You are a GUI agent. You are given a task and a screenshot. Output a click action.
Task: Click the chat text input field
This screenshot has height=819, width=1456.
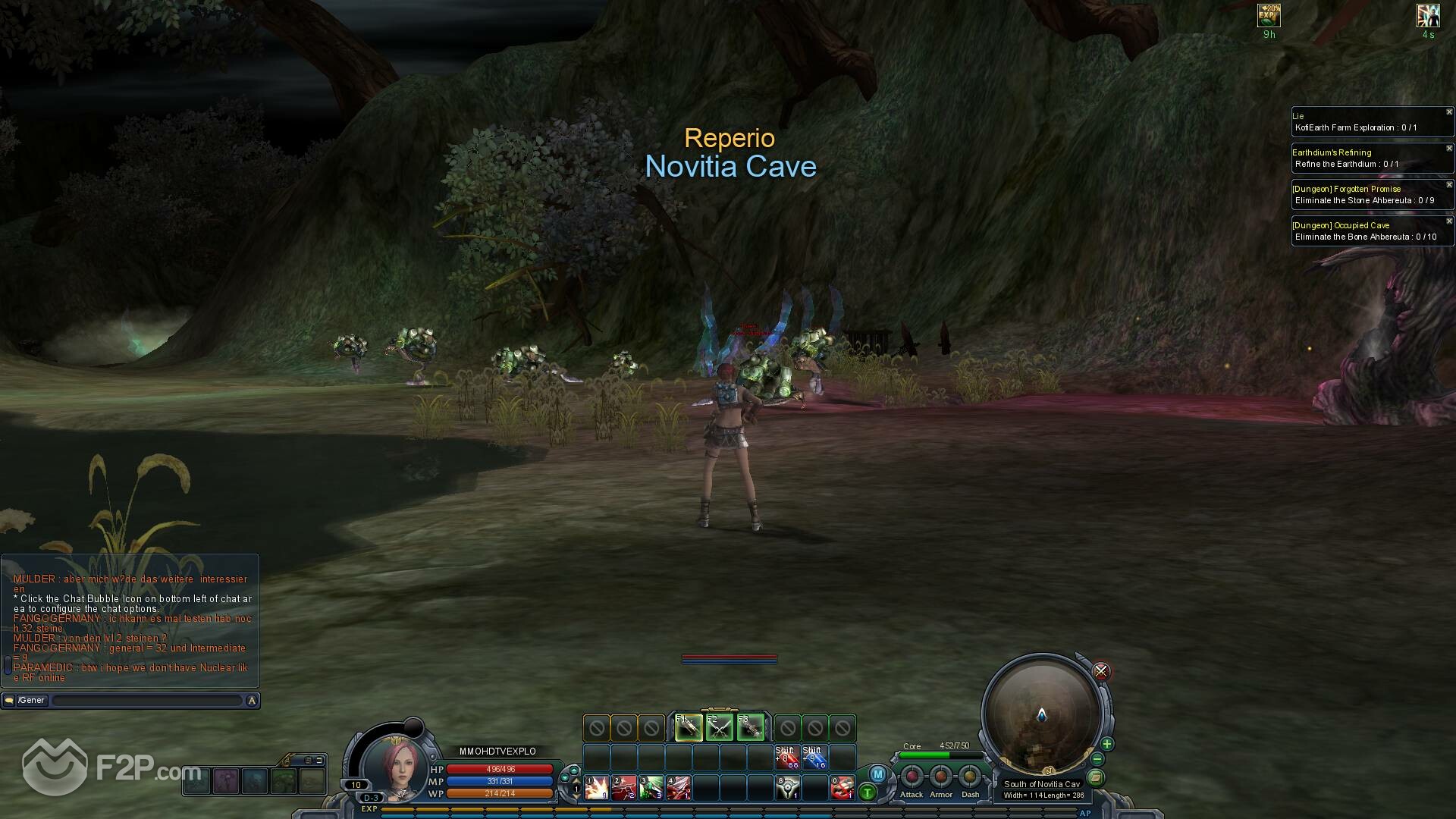(x=148, y=701)
